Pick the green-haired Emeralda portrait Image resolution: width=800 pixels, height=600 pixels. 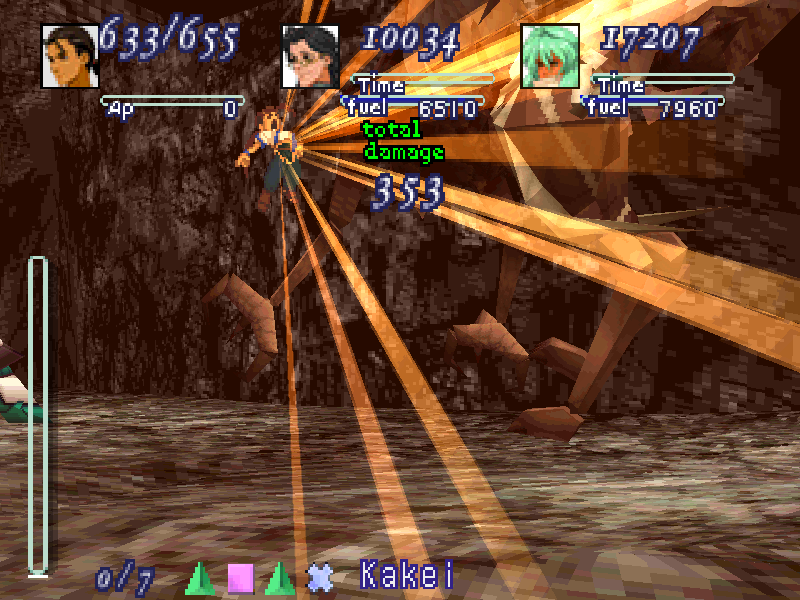point(550,55)
